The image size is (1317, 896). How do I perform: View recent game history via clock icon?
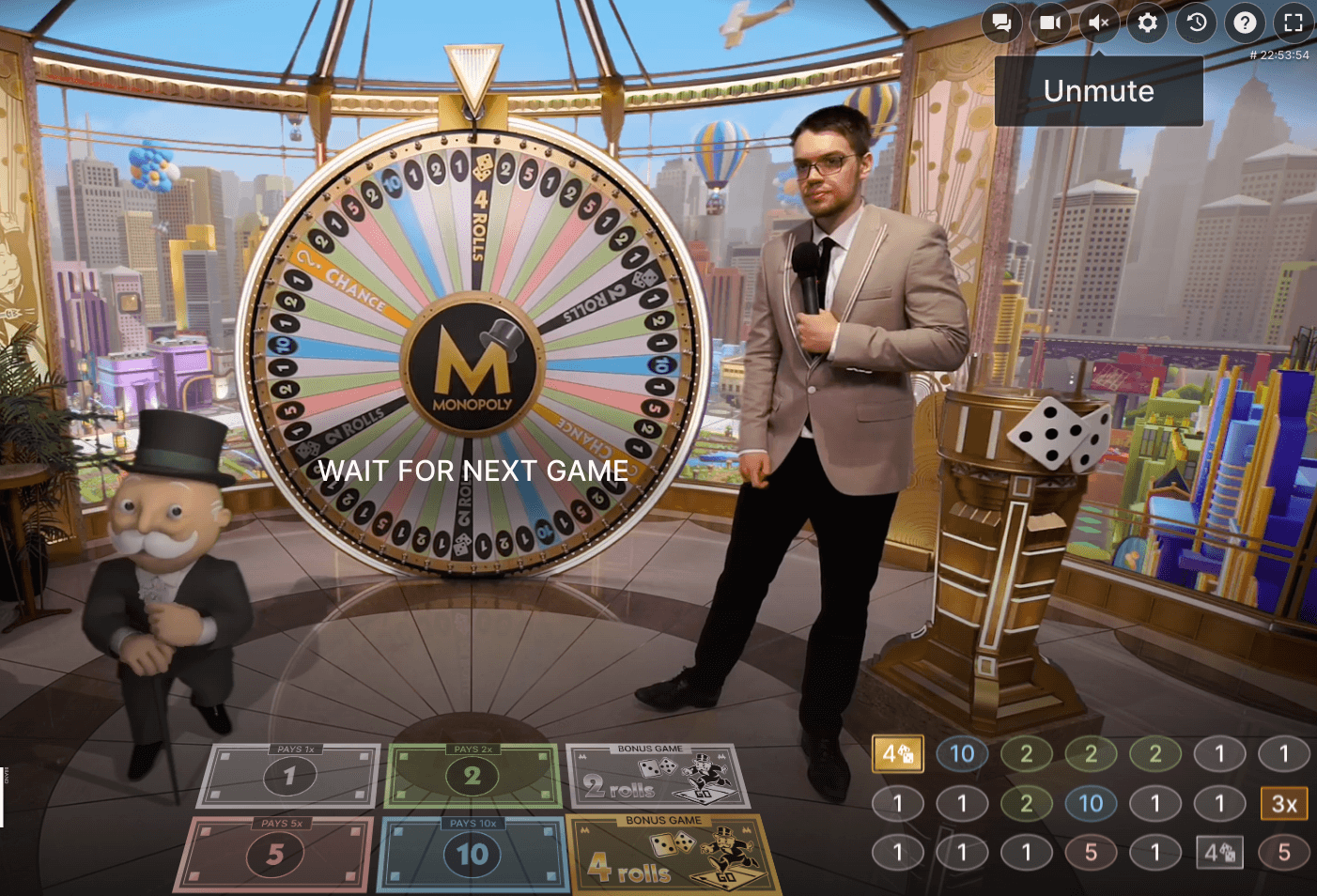(x=1196, y=23)
